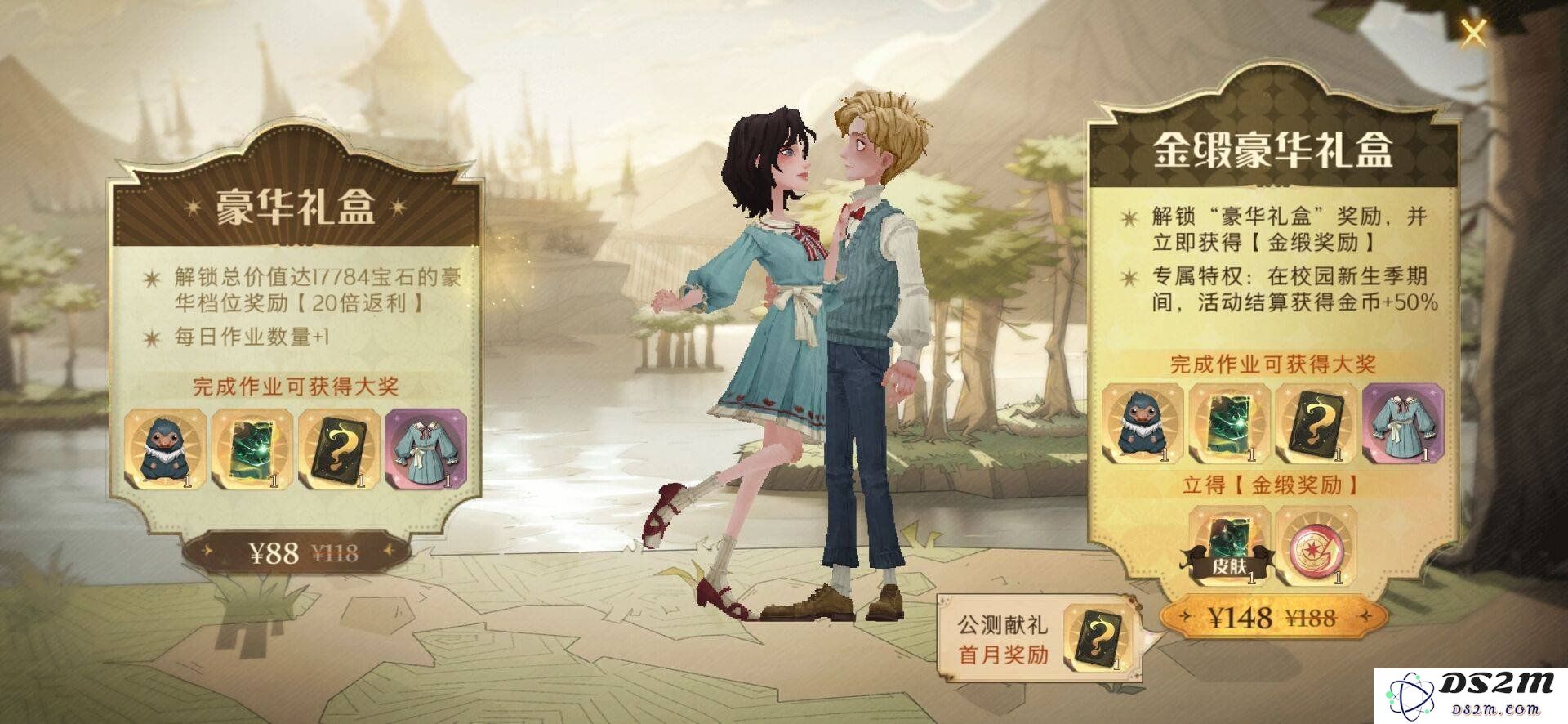Close the gift box shop screen
The width and height of the screenshot is (1568, 724).
(1472, 34)
